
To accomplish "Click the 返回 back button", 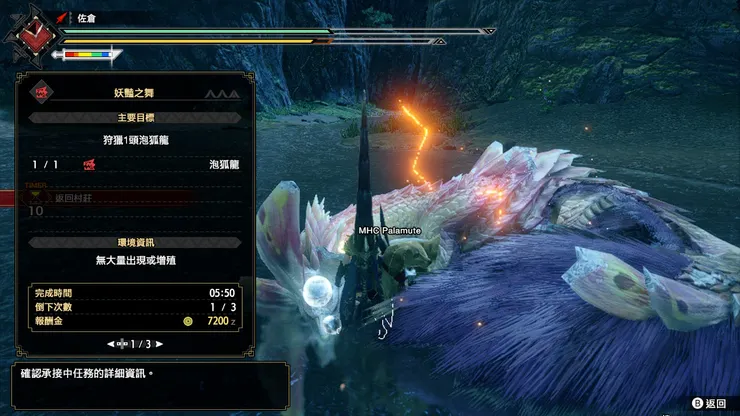I will [709, 403].
